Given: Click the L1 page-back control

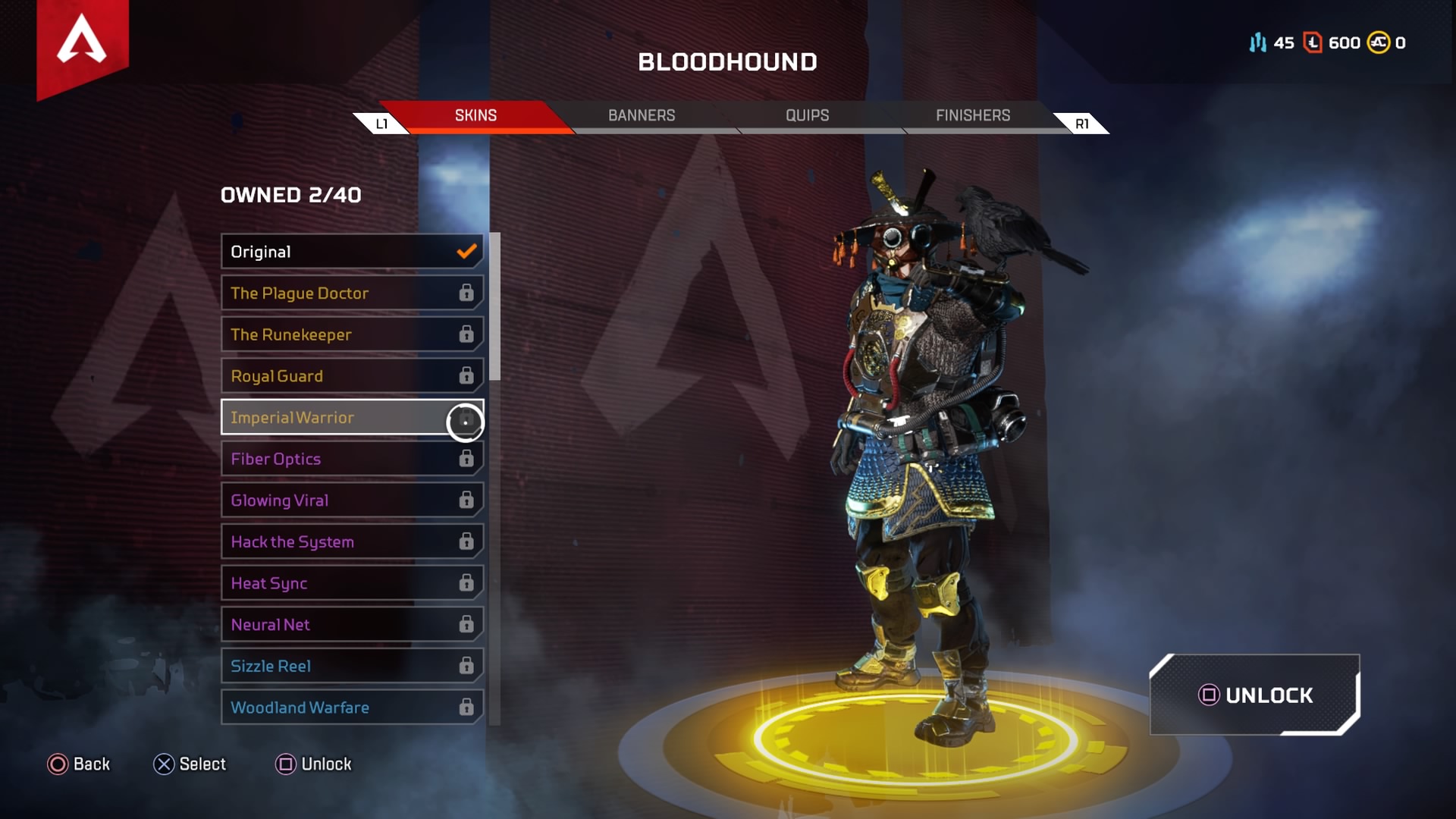Looking at the screenshot, I should click(x=381, y=122).
